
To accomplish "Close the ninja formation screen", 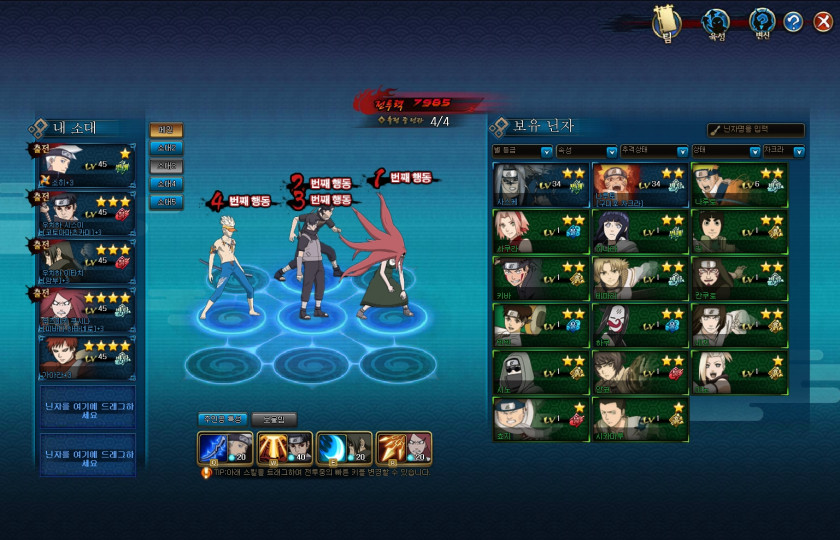I will 822,22.
